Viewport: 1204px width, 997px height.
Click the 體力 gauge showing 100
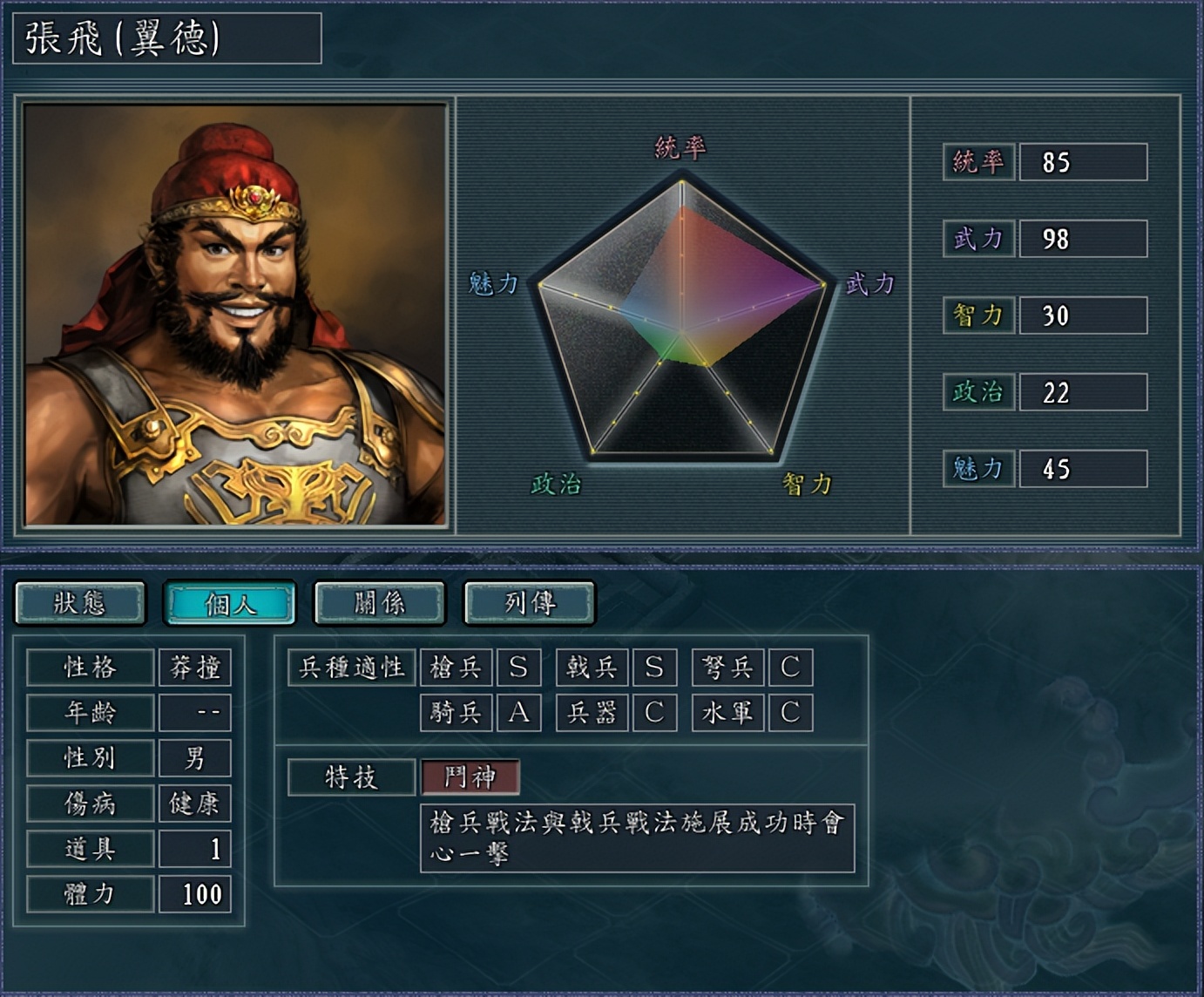point(195,894)
